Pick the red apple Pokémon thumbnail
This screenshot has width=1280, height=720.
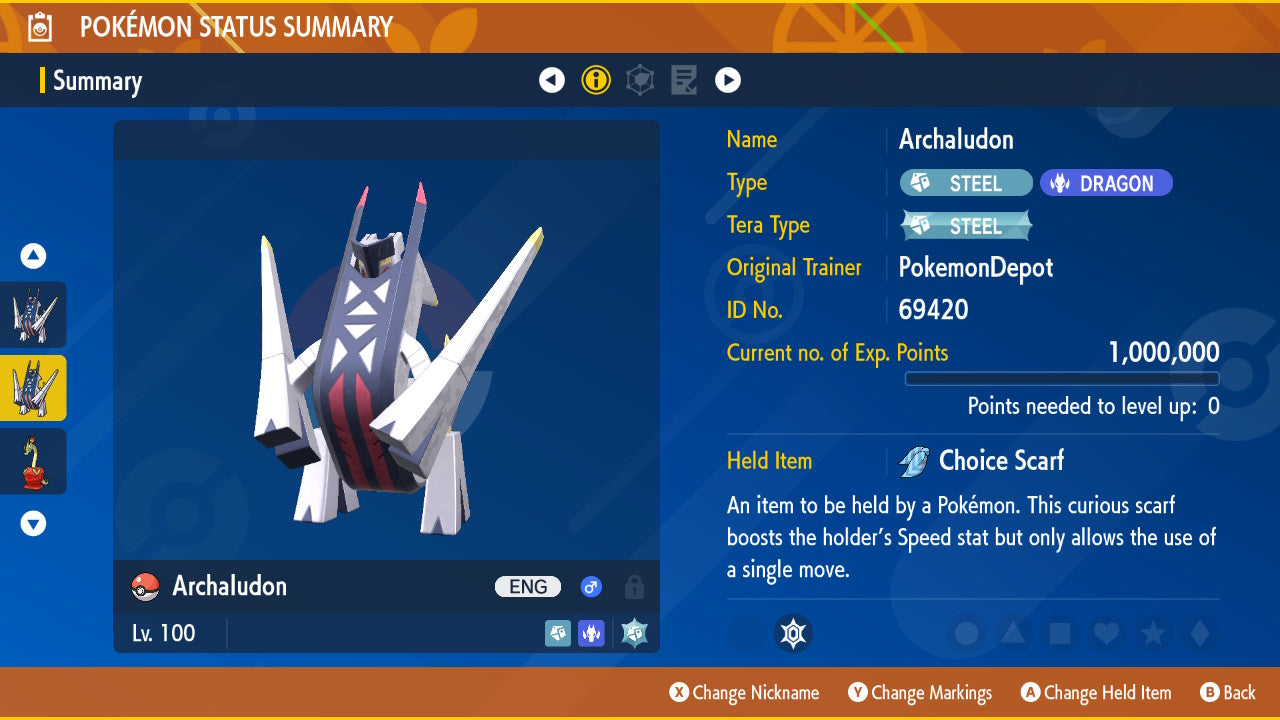(x=34, y=461)
